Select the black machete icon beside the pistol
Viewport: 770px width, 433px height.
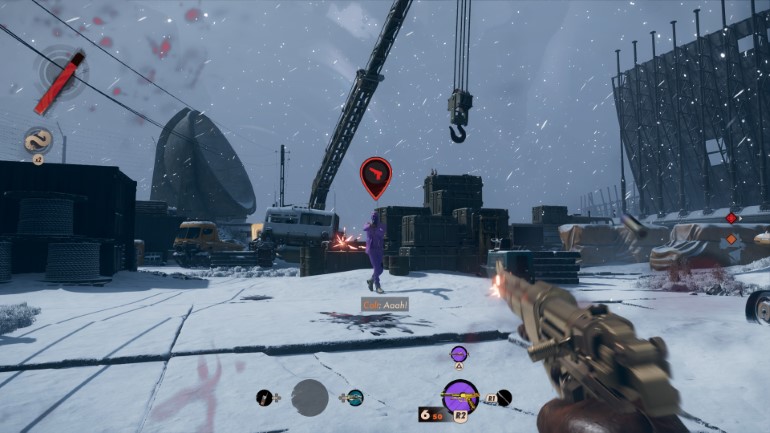coord(503,397)
